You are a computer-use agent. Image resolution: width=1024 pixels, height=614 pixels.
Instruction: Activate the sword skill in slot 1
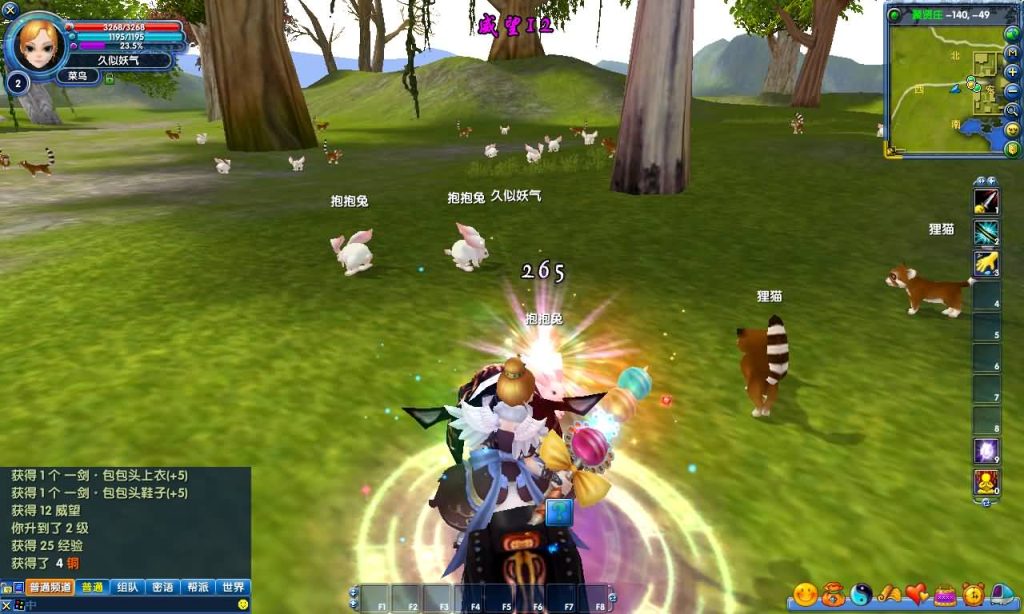click(987, 201)
